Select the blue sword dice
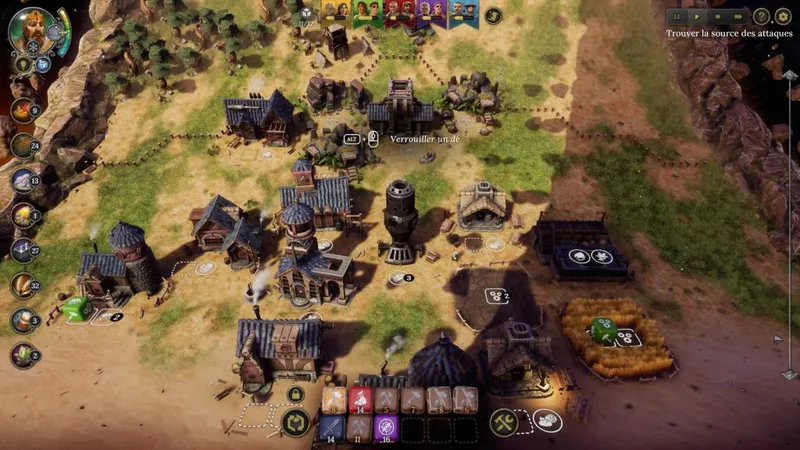800x450 pixels. point(333,428)
